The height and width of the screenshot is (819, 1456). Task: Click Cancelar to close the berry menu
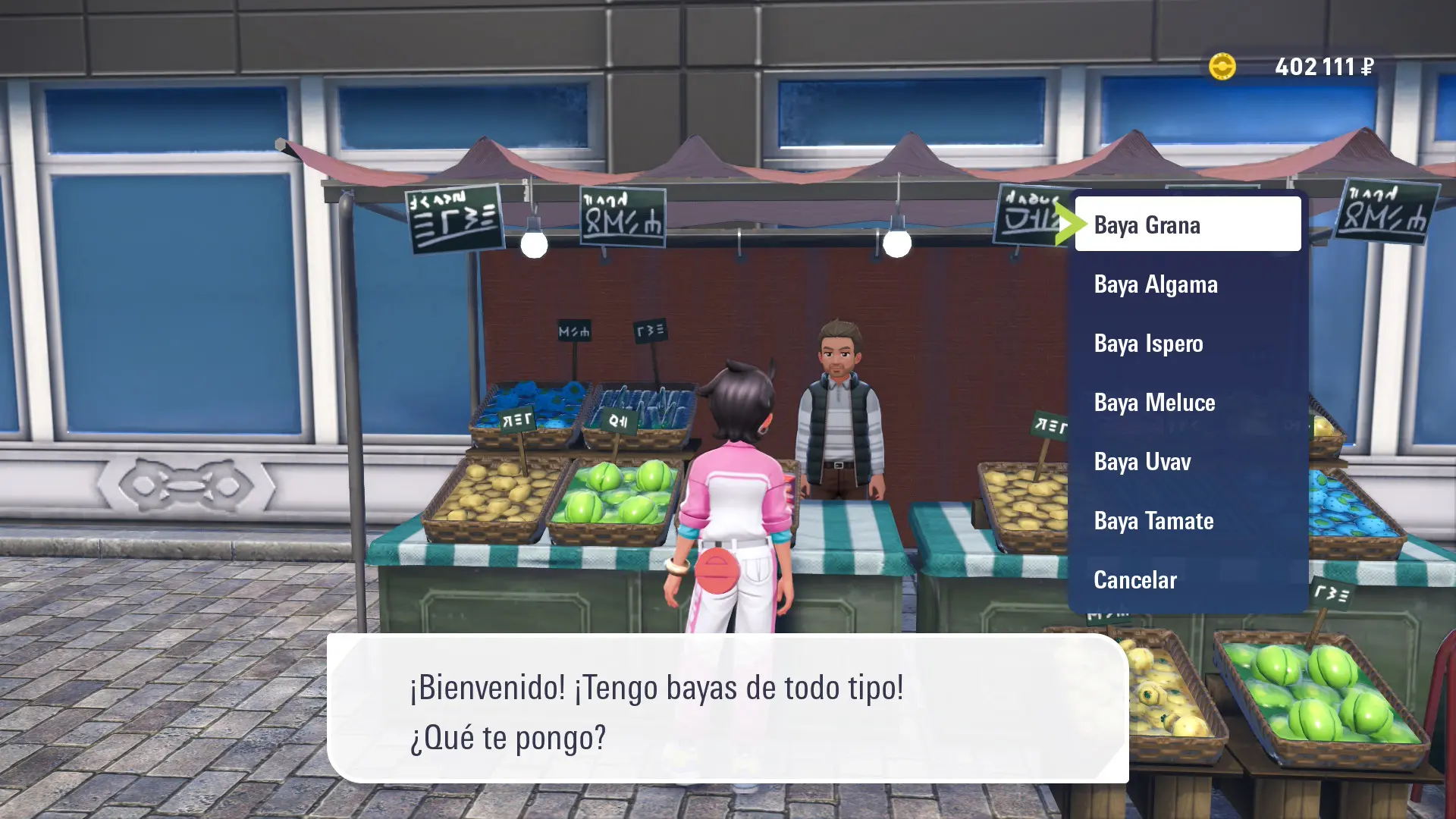pyautogui.click(x=1187, y=580)
